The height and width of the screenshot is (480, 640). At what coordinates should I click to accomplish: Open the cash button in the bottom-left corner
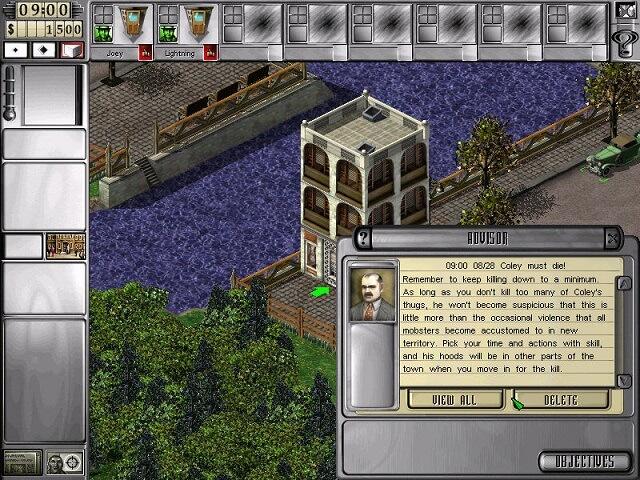click(x=22, y=462)
